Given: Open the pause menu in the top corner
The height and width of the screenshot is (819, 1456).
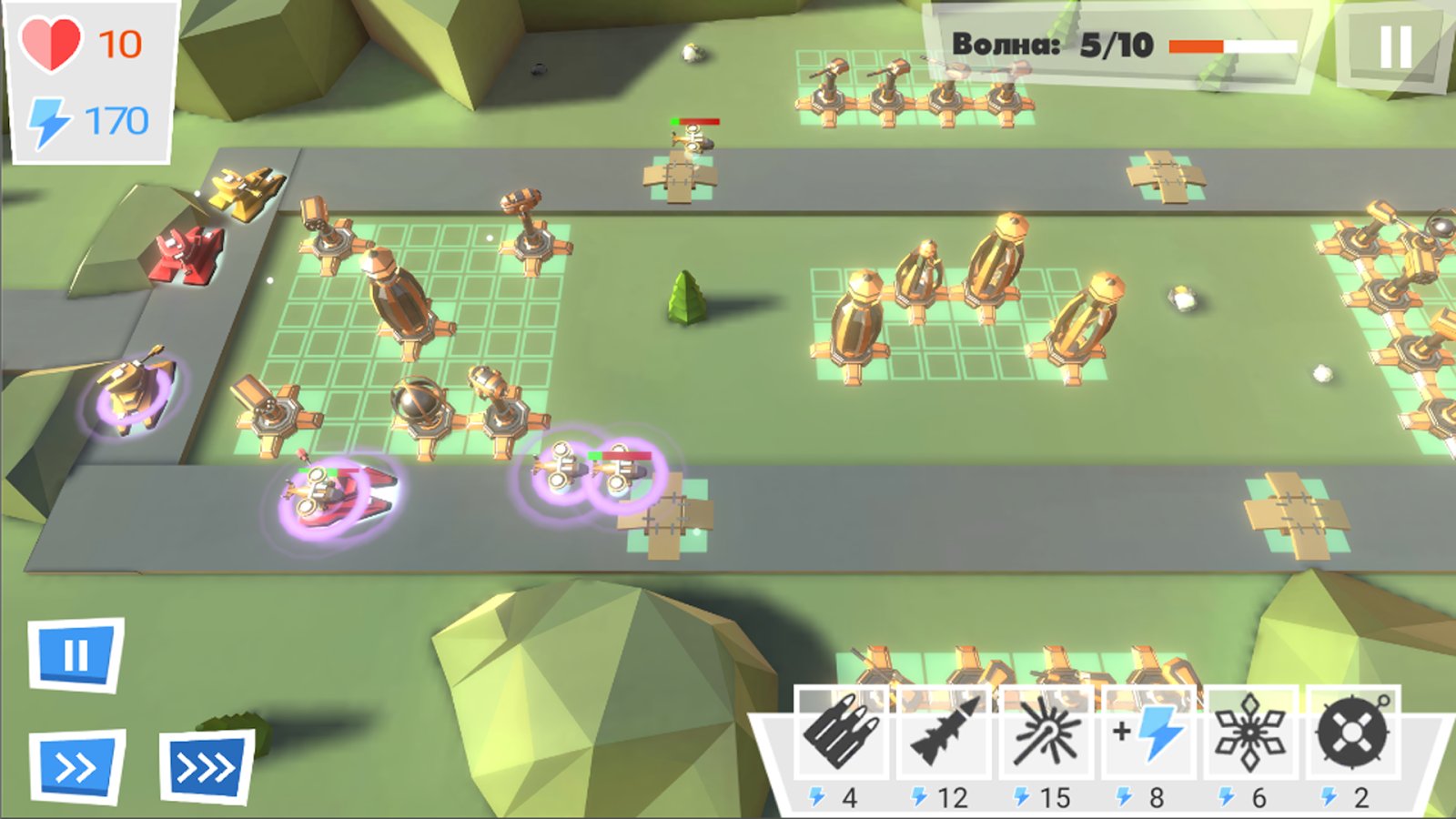Looking at the screenshot, I should [1394, 47].
